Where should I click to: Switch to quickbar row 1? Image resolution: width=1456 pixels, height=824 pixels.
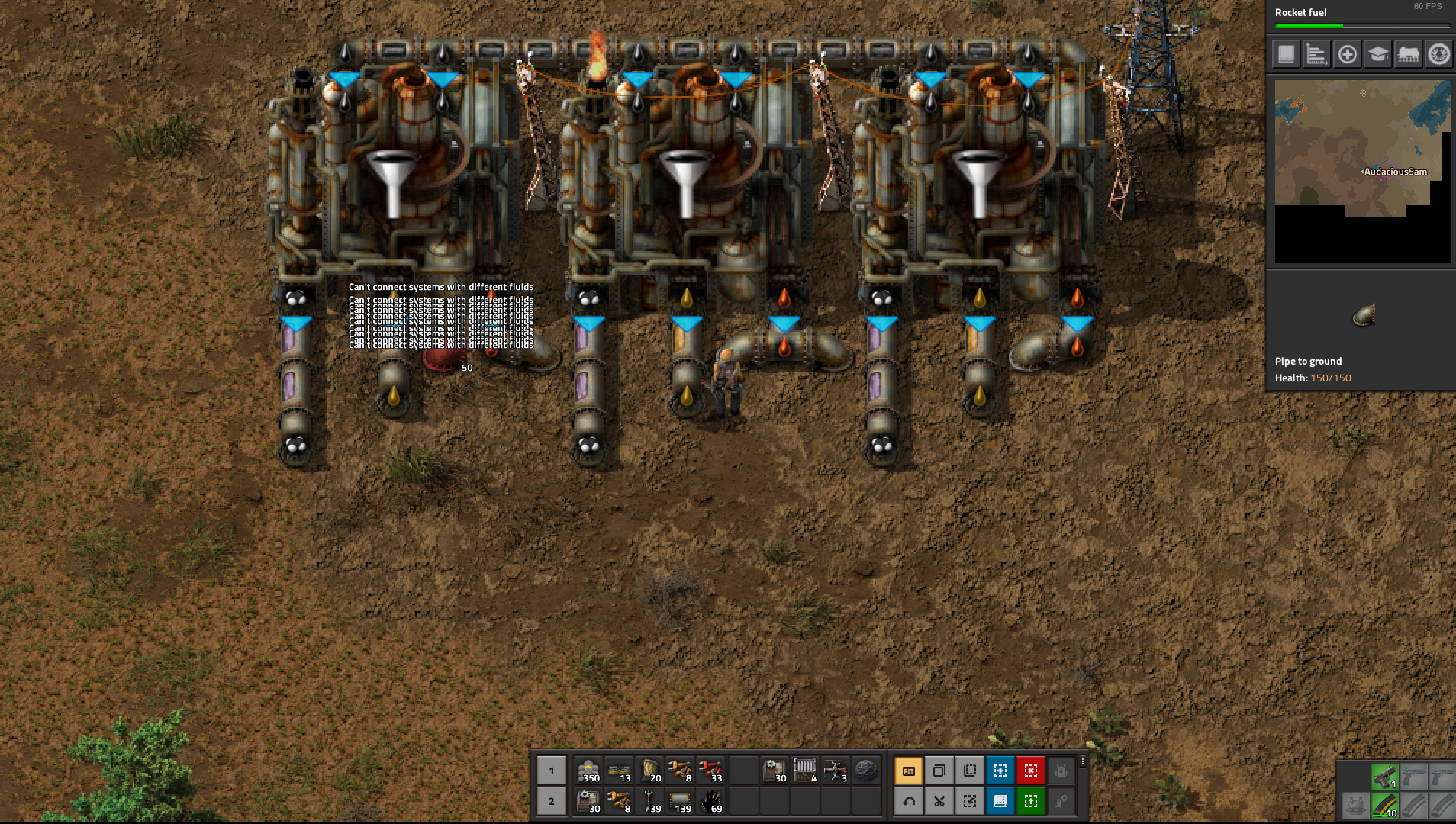[x=552, y=771]
